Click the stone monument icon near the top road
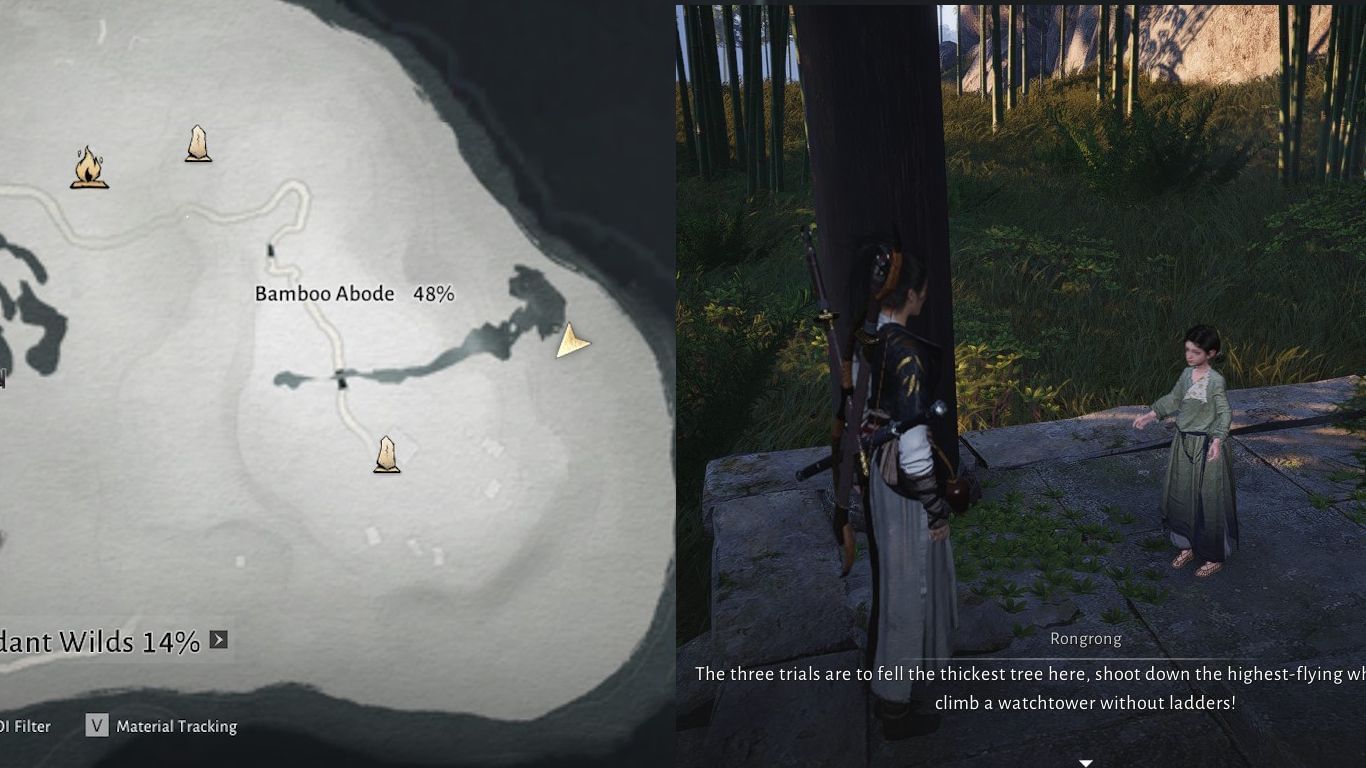This screenshot has height=768, width=1366. [198, 143]
